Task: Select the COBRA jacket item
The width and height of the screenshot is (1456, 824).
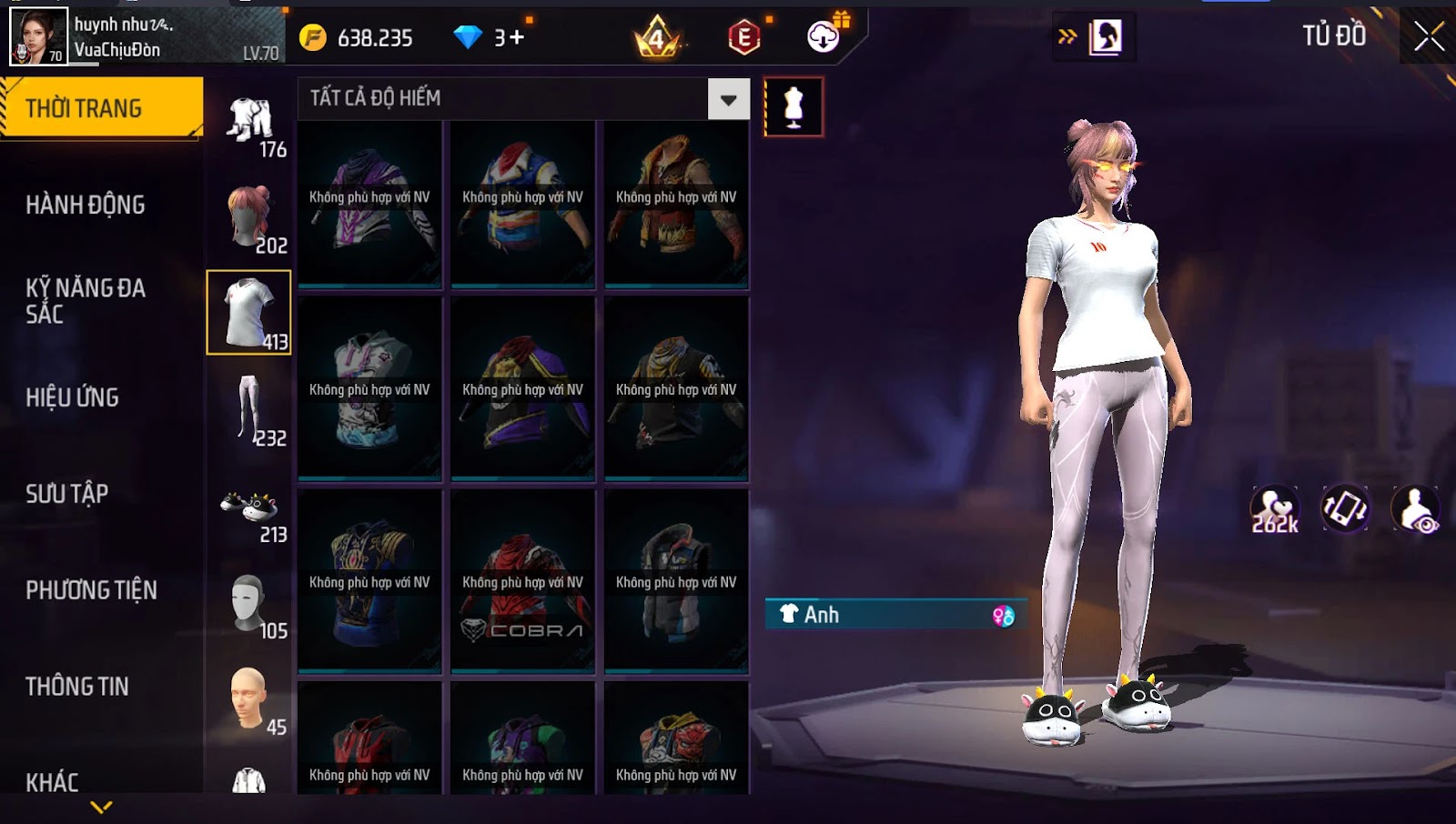Action: coord(522,582)
